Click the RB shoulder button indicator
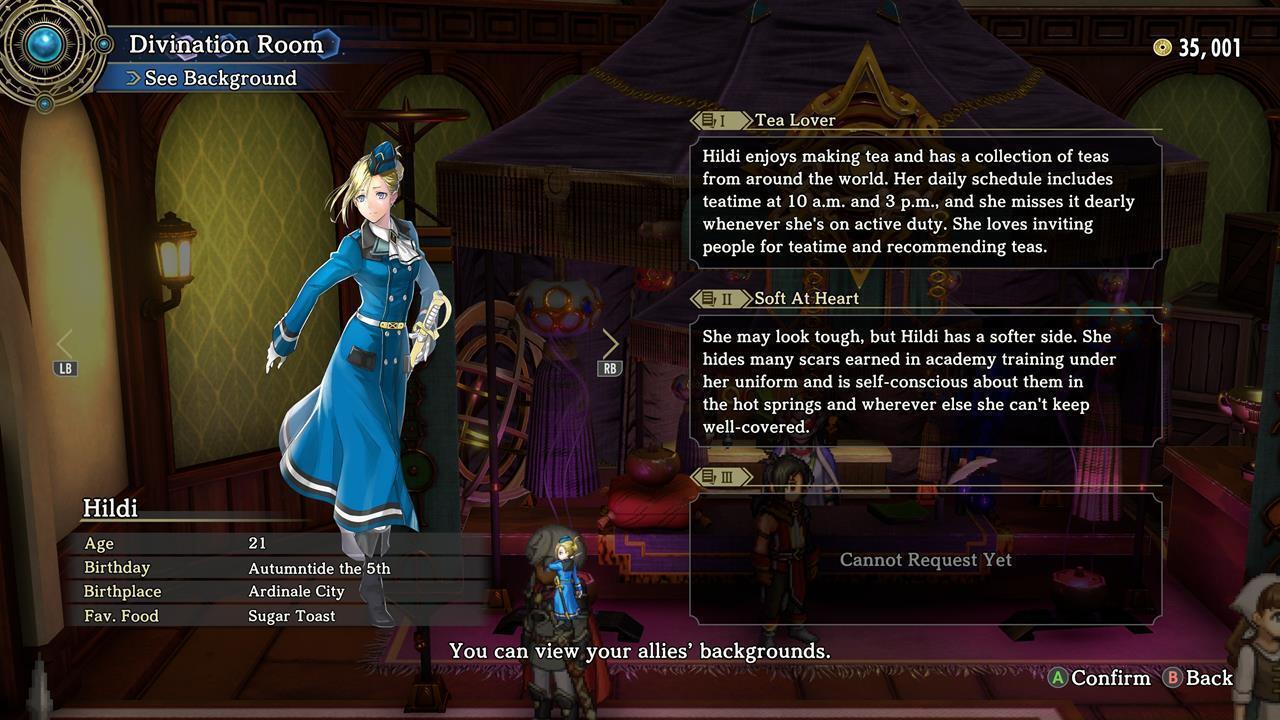This screenshot has width=1280, height=720. tap(610, 368)
